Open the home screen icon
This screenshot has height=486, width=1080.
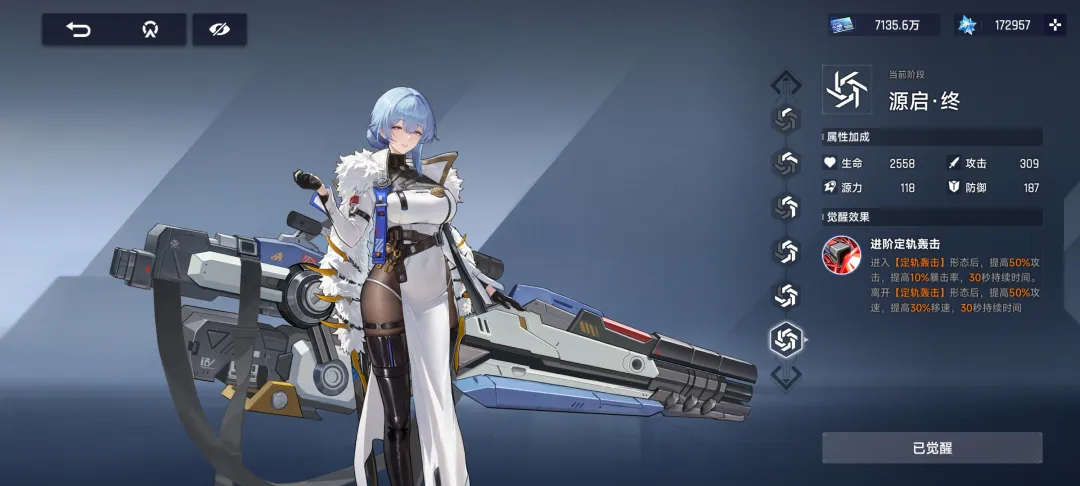(x=150, y=30)
